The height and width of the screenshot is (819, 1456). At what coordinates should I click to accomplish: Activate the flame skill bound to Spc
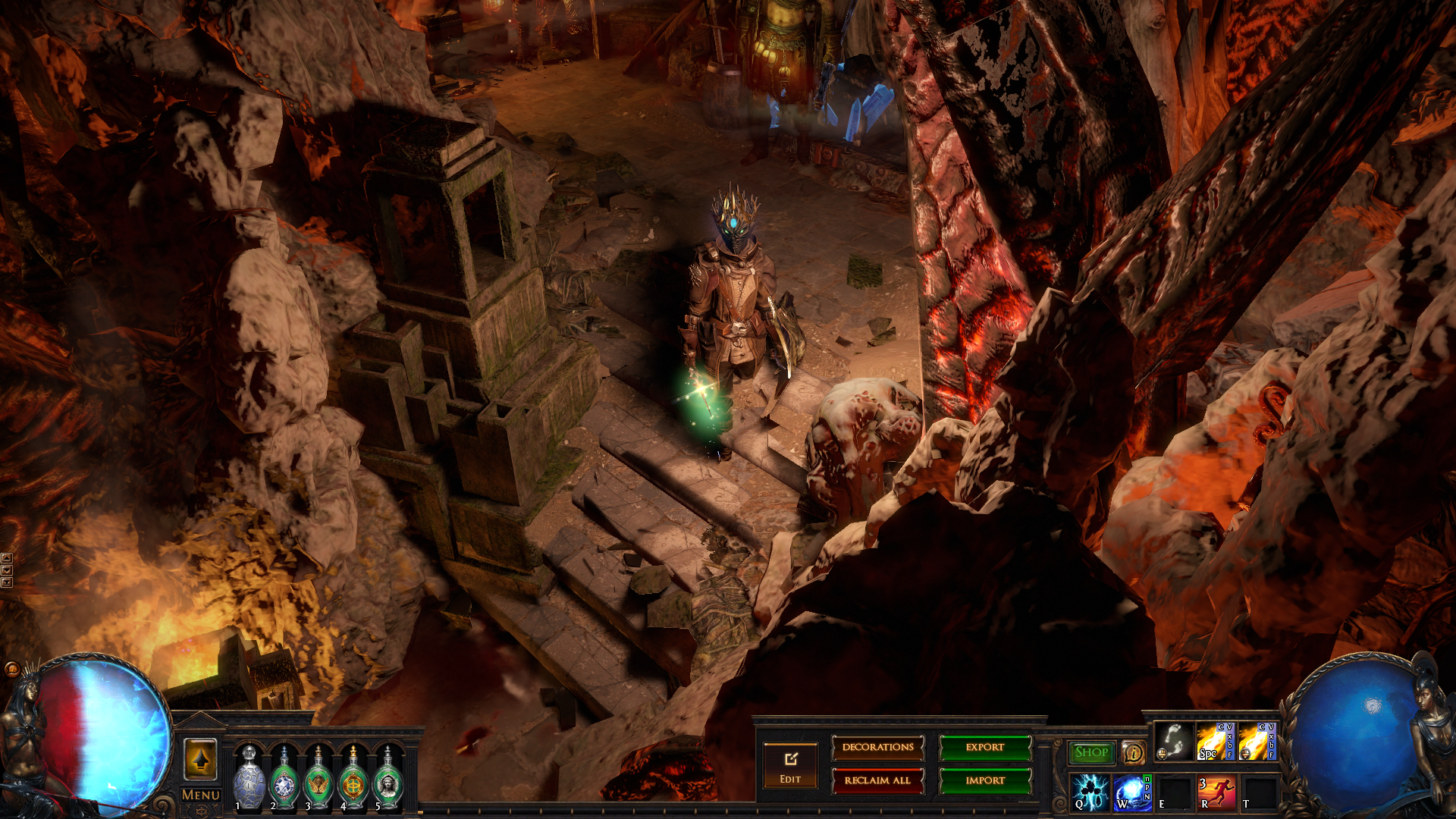[x=1215, y=741]
